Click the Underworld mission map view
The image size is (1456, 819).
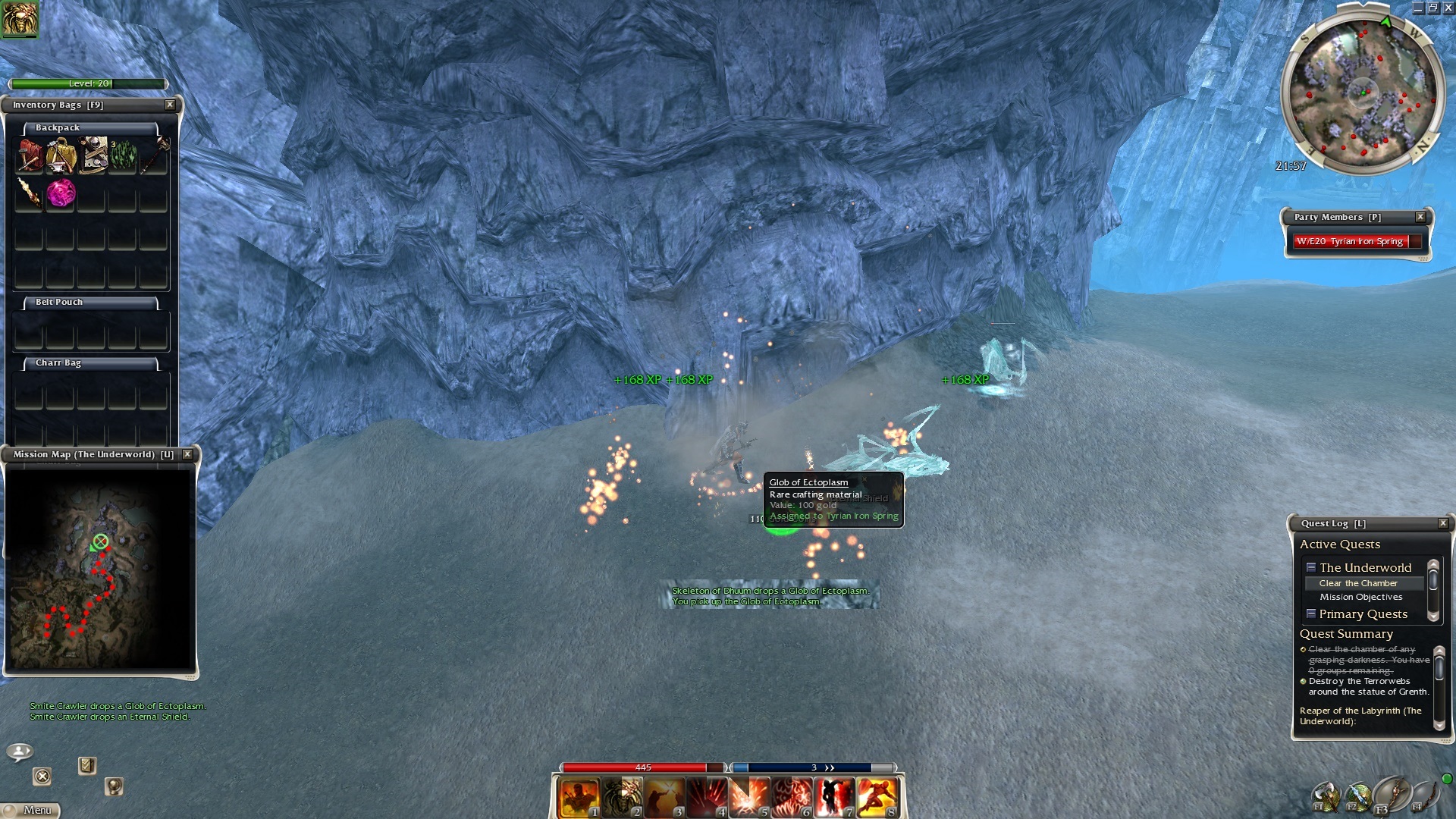(x=99, y=569)
